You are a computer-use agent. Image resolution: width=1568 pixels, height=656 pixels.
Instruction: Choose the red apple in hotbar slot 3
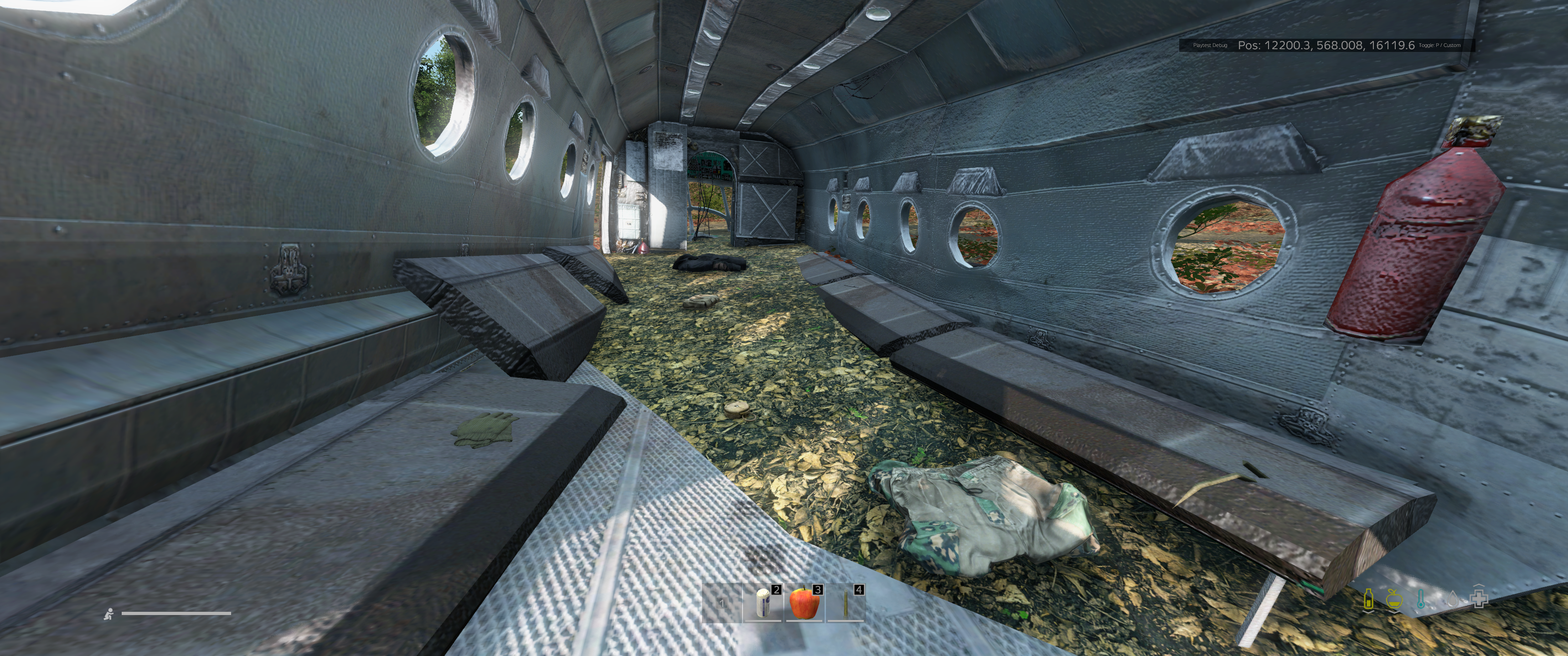point(804,603)
